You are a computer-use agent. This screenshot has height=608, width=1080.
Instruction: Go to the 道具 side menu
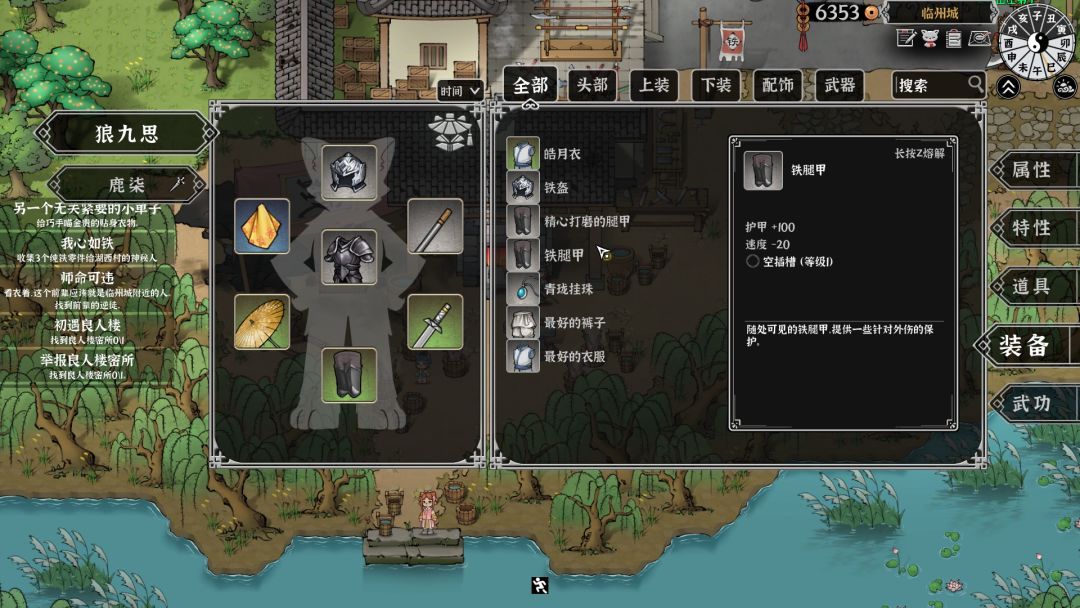tap(1032, 286)
